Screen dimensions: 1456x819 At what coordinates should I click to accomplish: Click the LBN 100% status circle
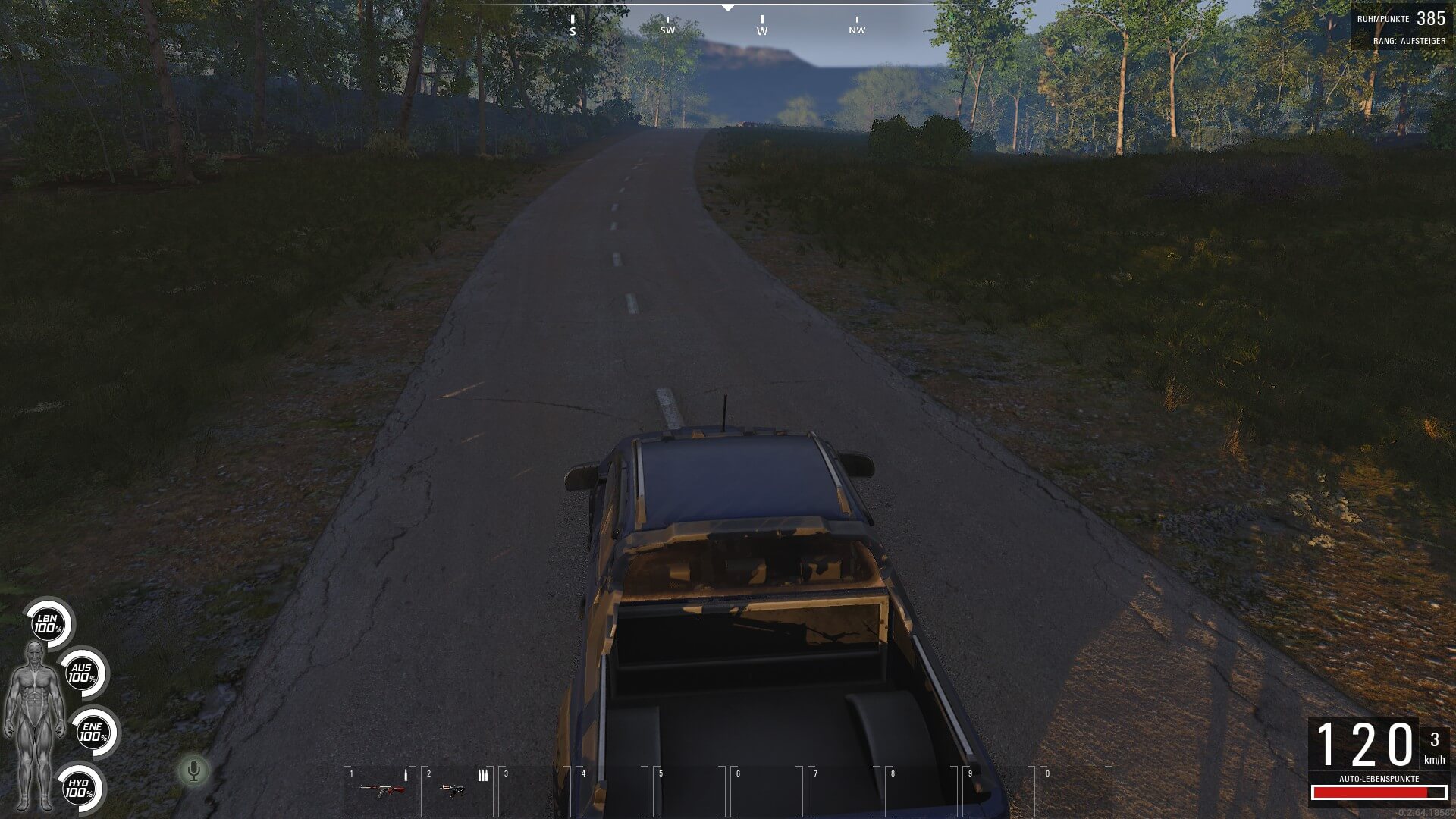(x=47, y=625)
